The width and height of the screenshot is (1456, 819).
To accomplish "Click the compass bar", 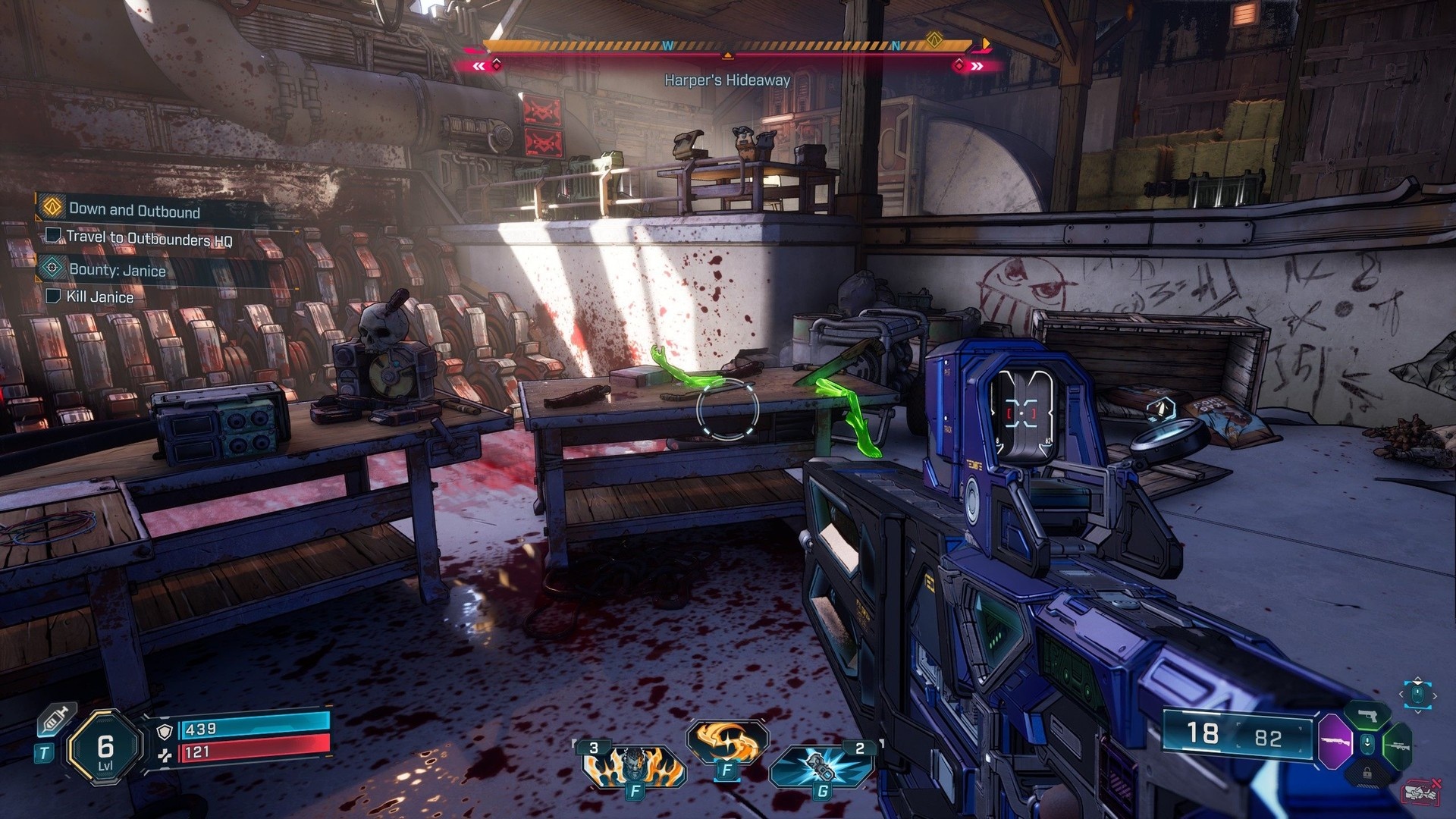I will (728, 45).
